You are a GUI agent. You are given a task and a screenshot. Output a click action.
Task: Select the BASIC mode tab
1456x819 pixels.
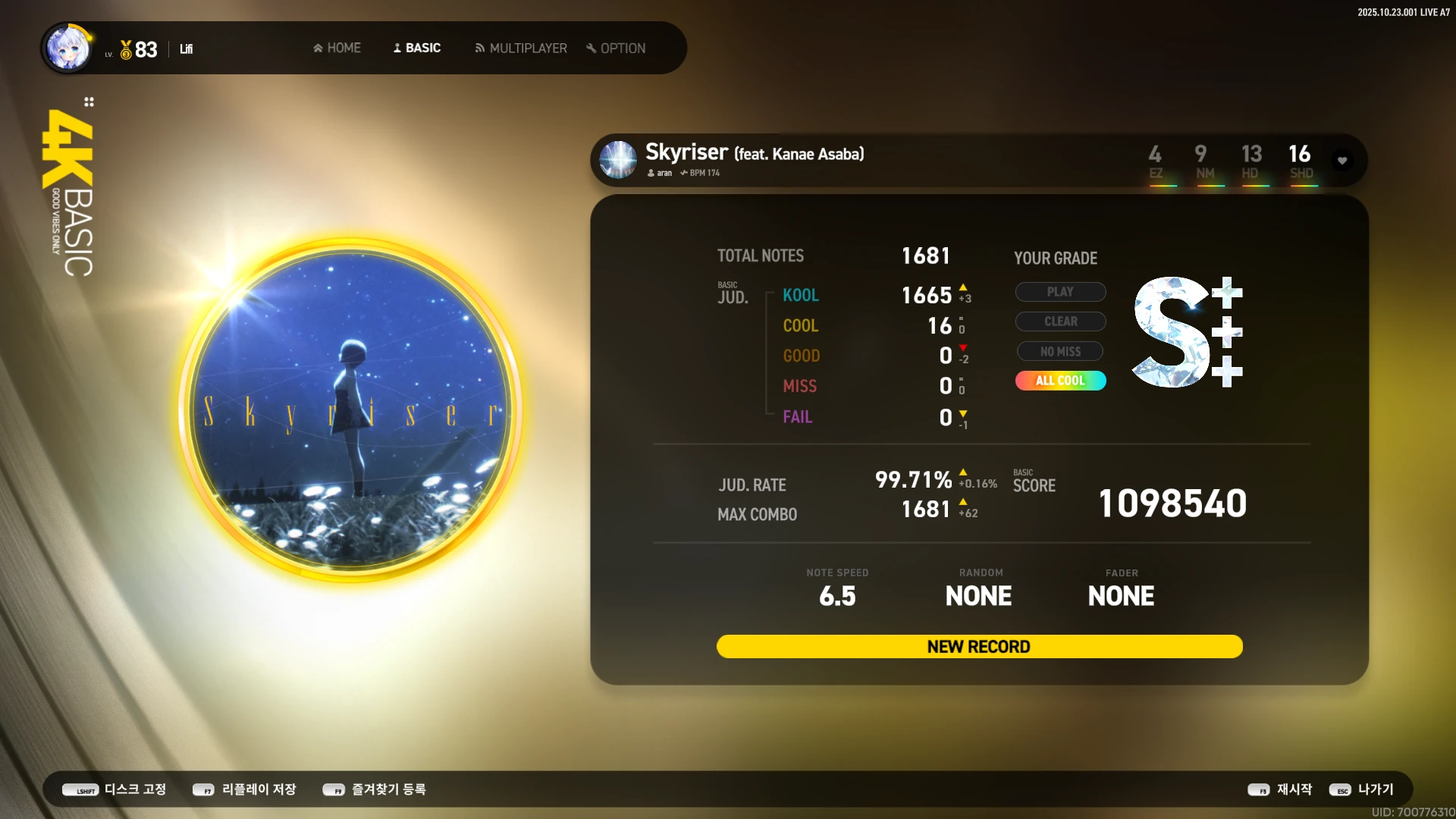click(x=417, y=48)
